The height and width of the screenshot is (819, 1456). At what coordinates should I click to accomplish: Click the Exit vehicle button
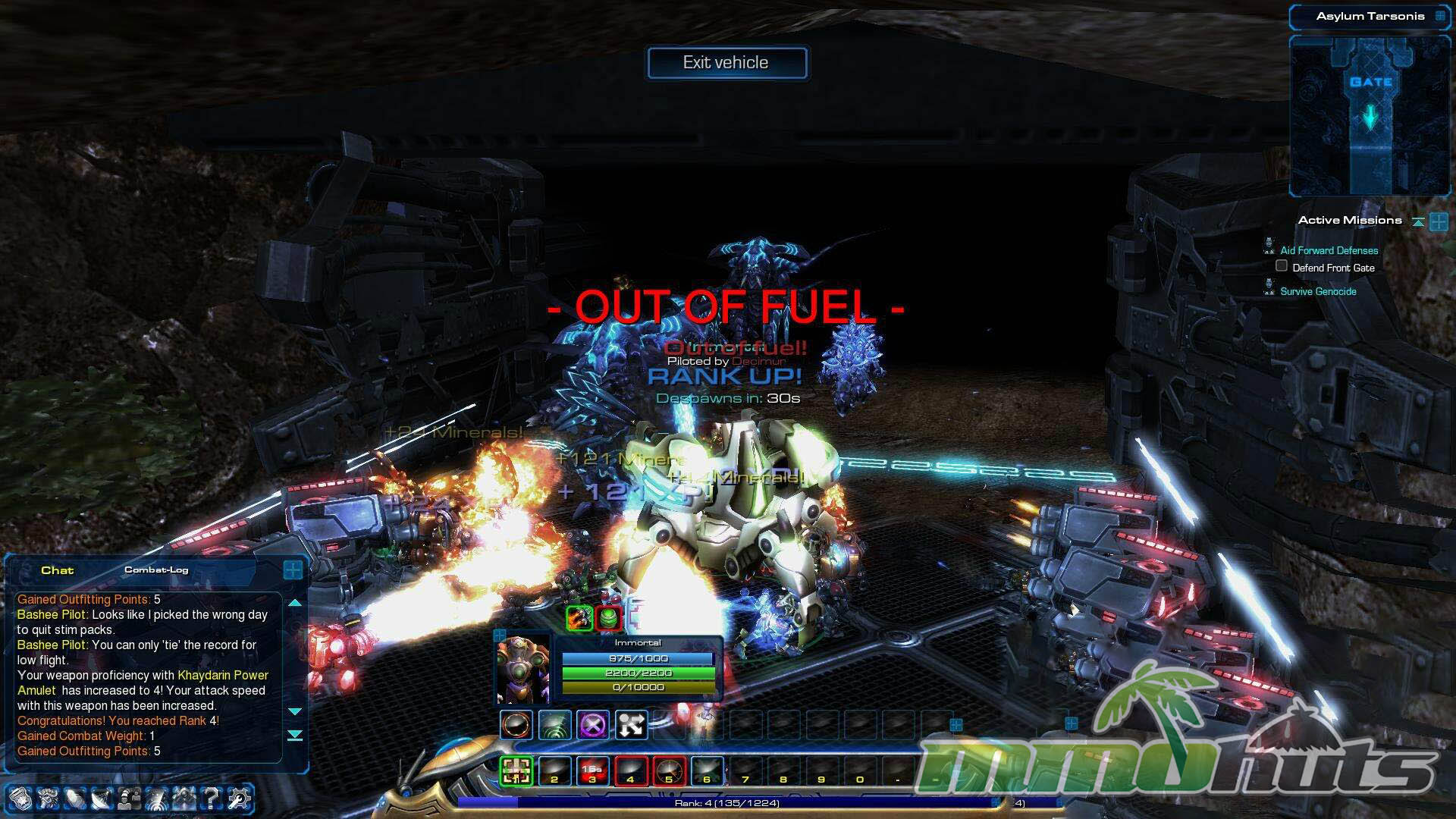[x=726, y=63]
